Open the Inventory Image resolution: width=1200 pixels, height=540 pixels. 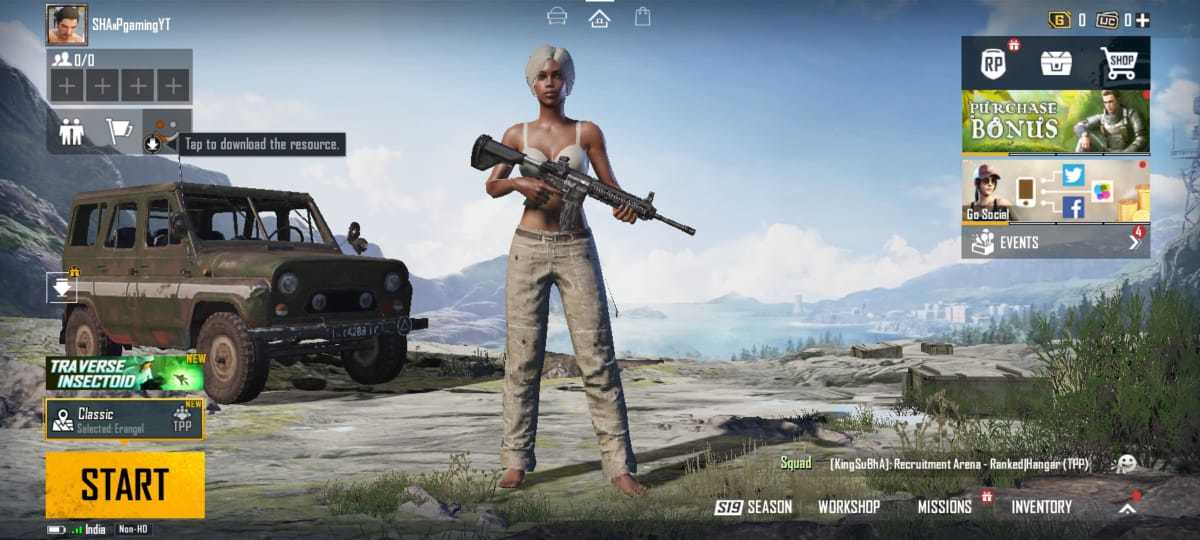pos(1041,507)
